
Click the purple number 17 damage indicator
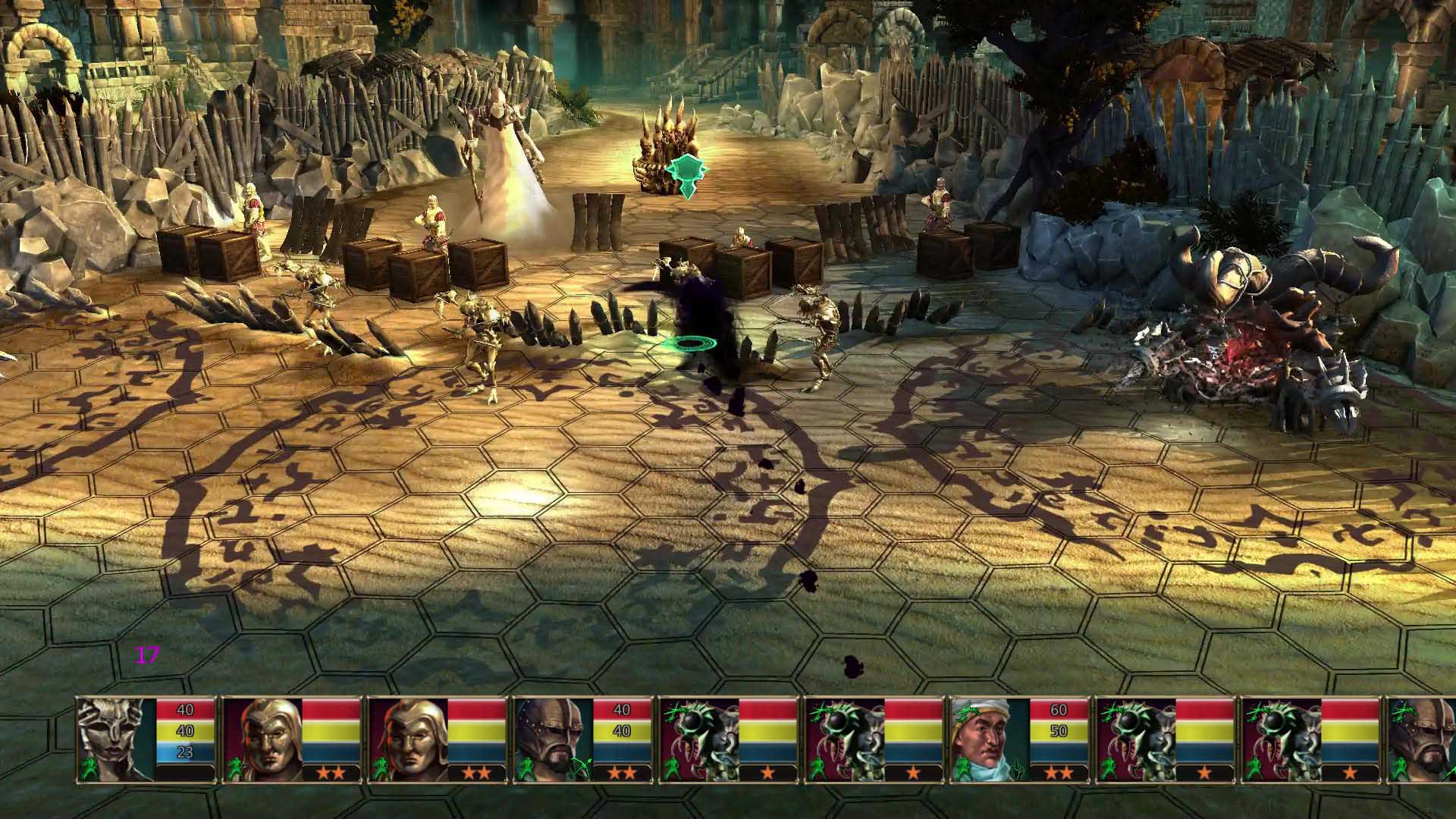[149, 654]
